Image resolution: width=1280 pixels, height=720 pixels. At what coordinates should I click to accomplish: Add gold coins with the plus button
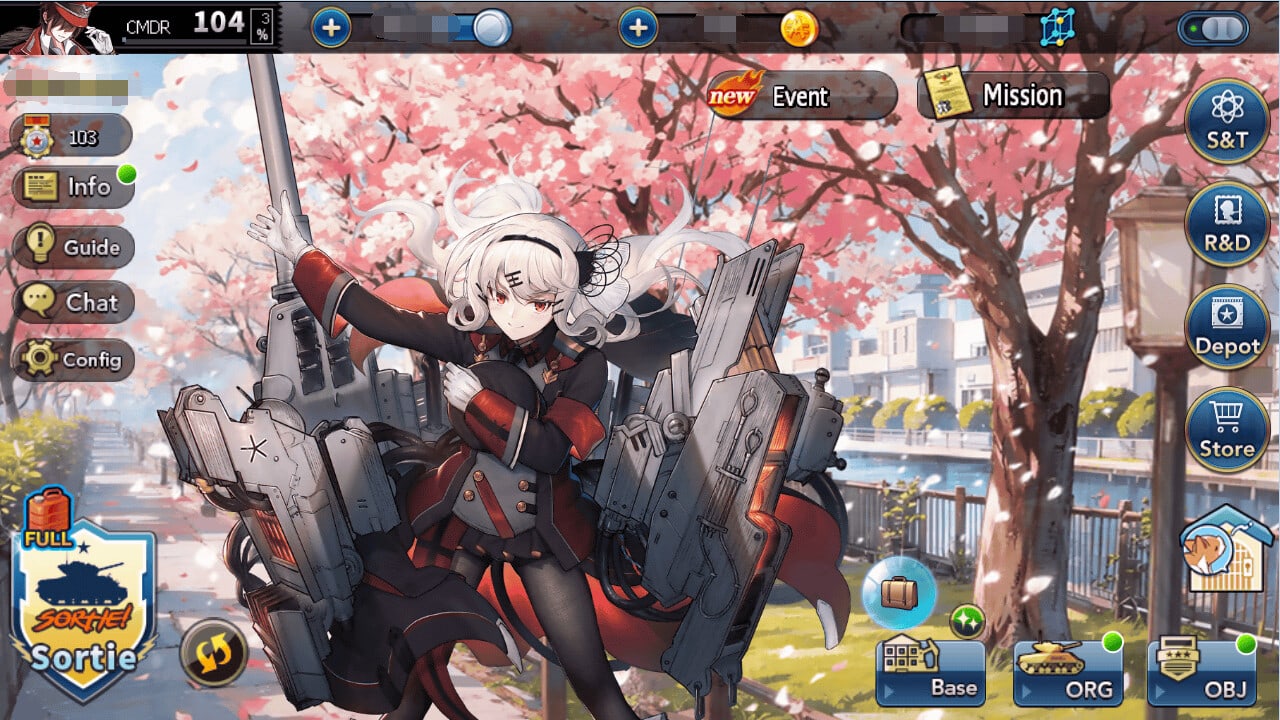click(638, 28)
